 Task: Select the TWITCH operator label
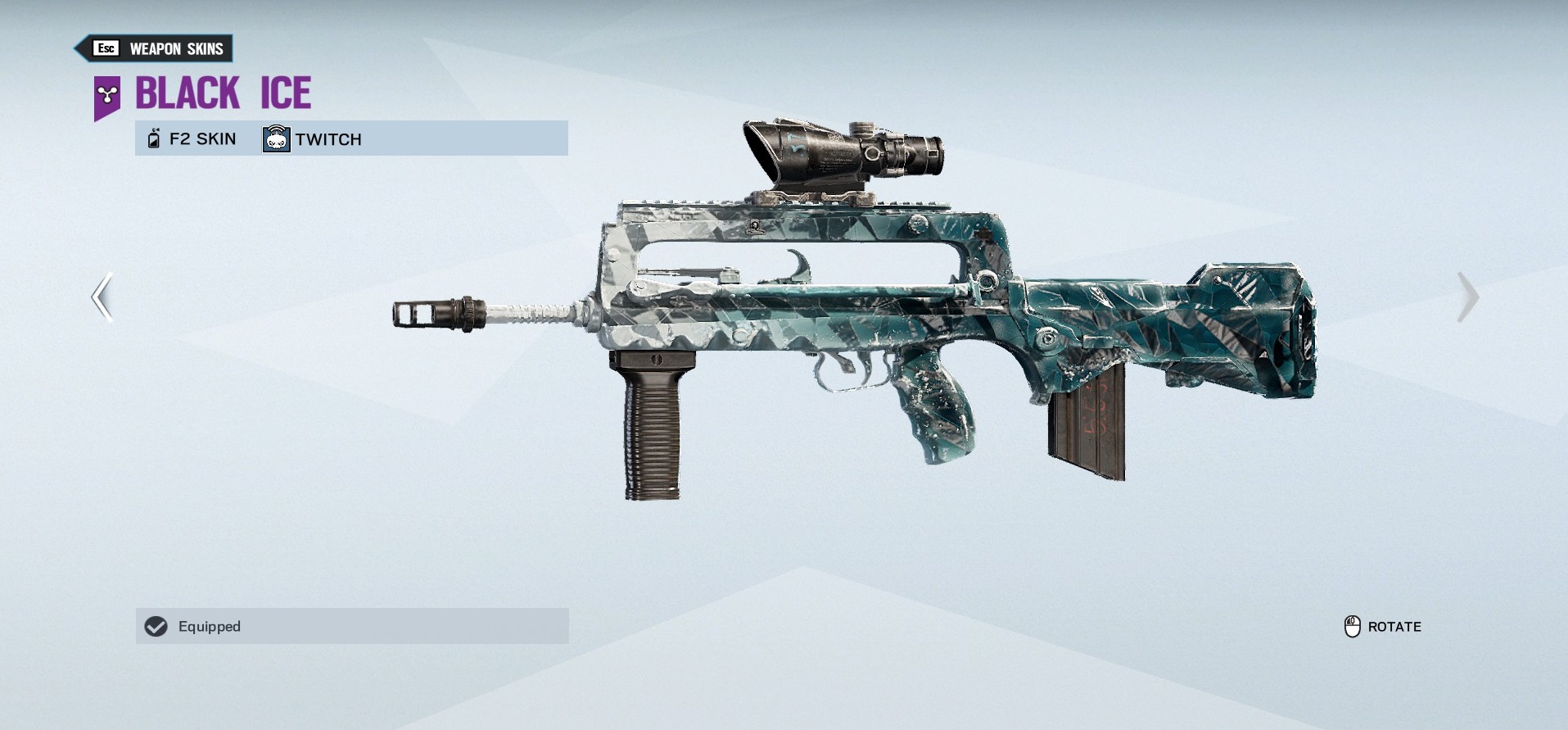coord(328,139)
